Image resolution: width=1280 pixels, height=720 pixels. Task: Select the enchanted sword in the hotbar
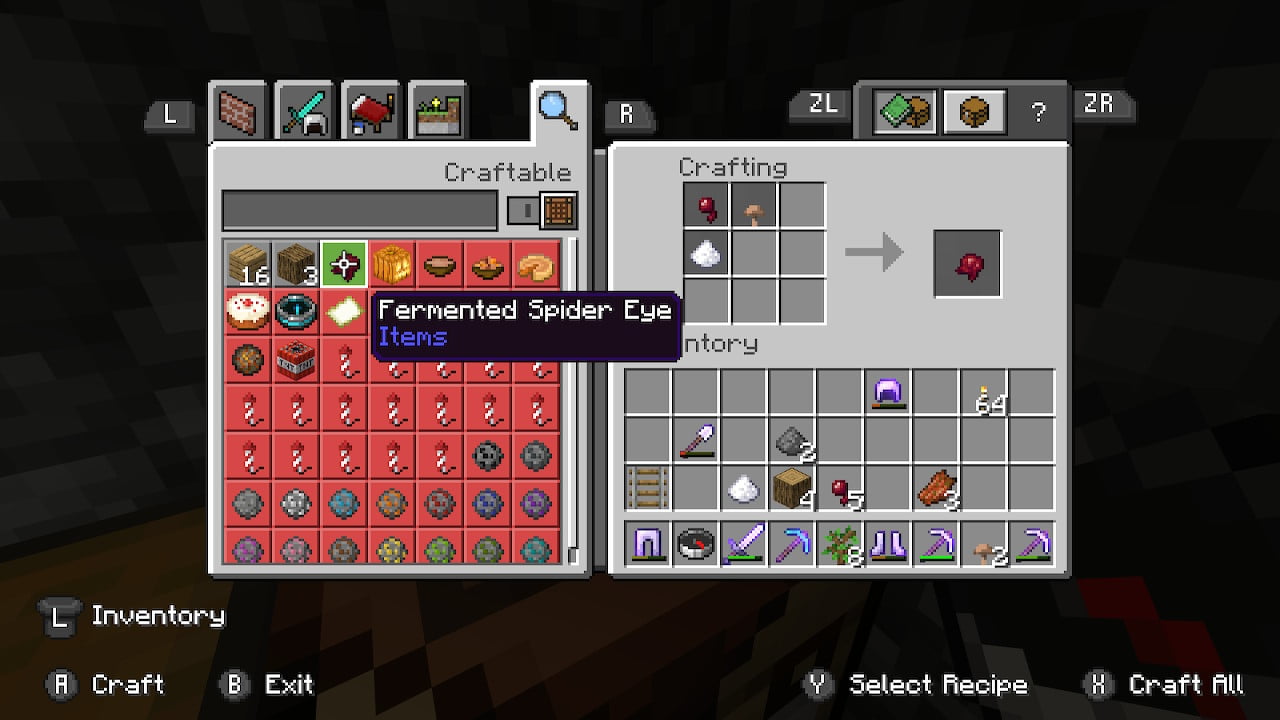click(744, 544)
